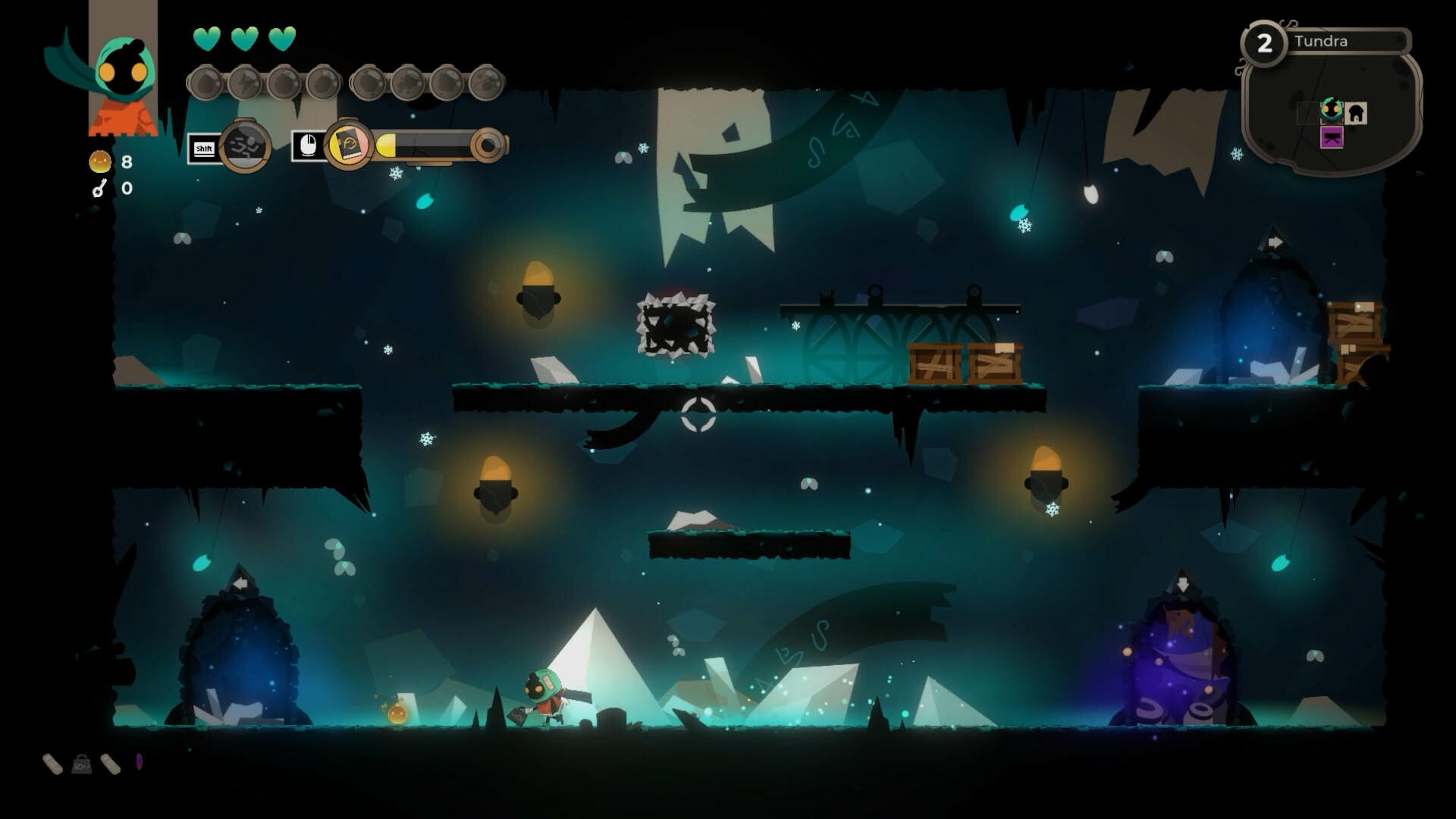Select the player marker on the minimap

coord(1331,109)
